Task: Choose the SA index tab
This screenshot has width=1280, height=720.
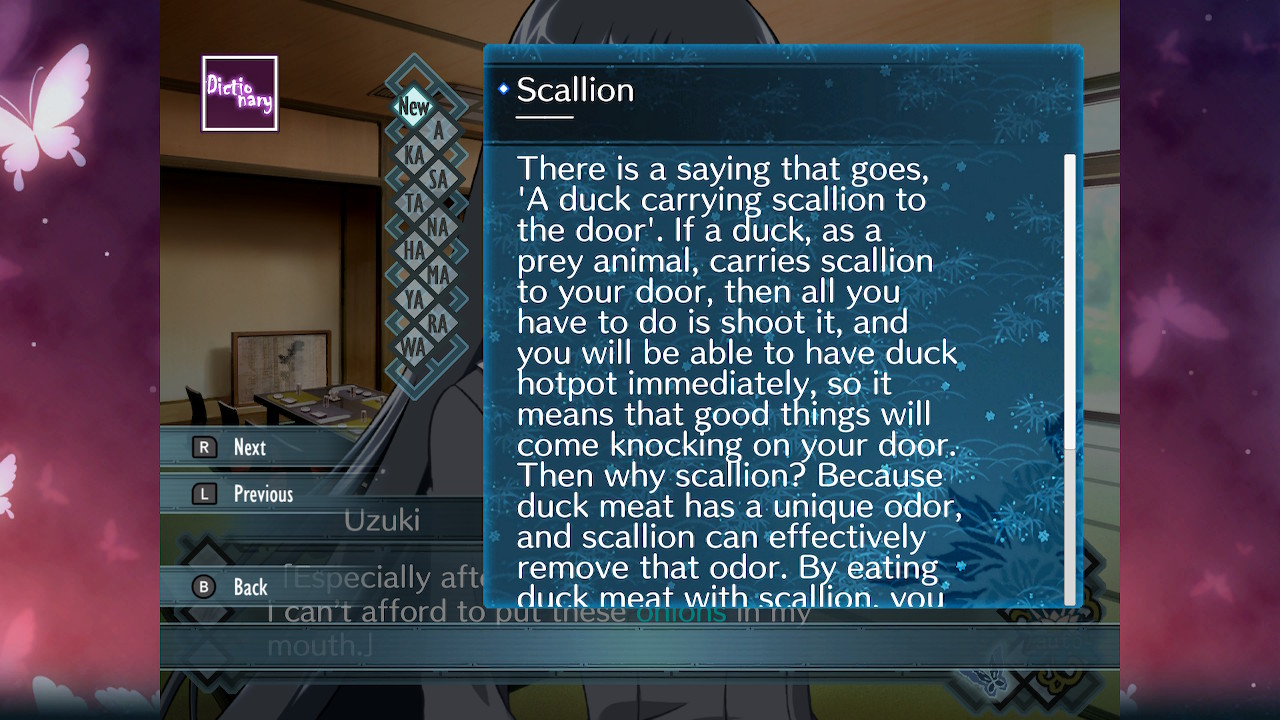Action: coord(438,179)
